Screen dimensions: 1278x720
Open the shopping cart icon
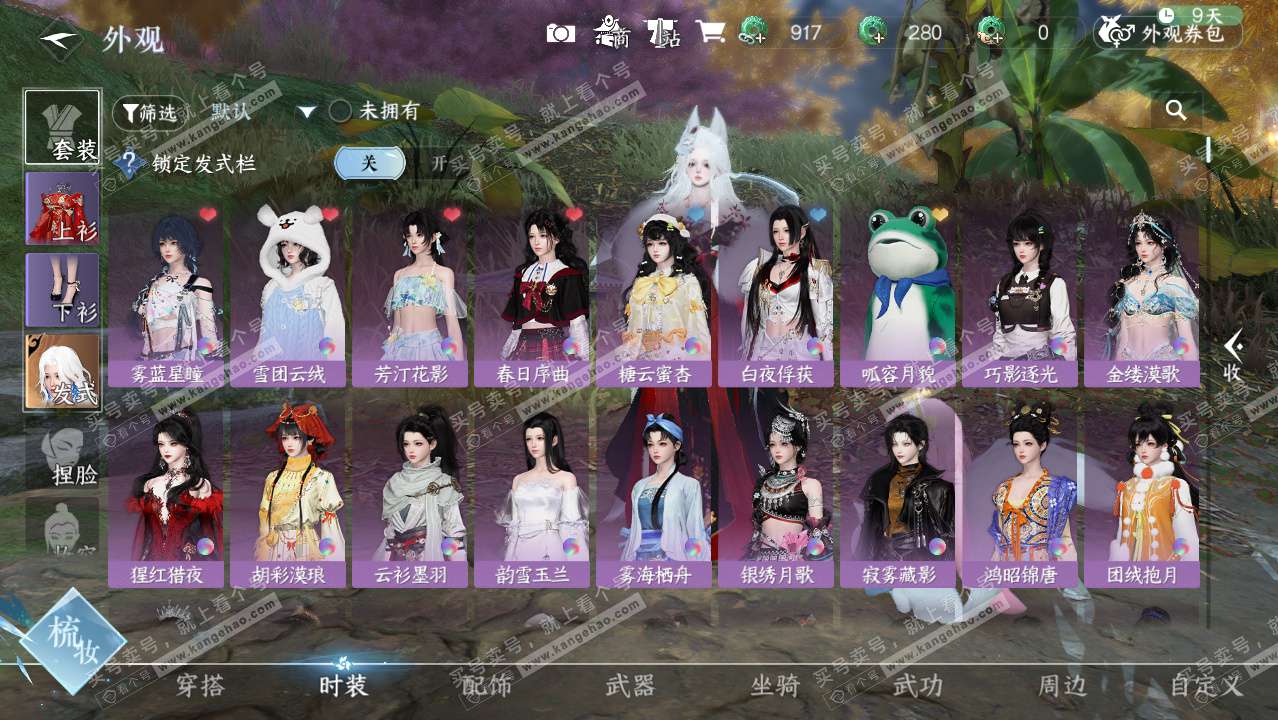[710, 33]
